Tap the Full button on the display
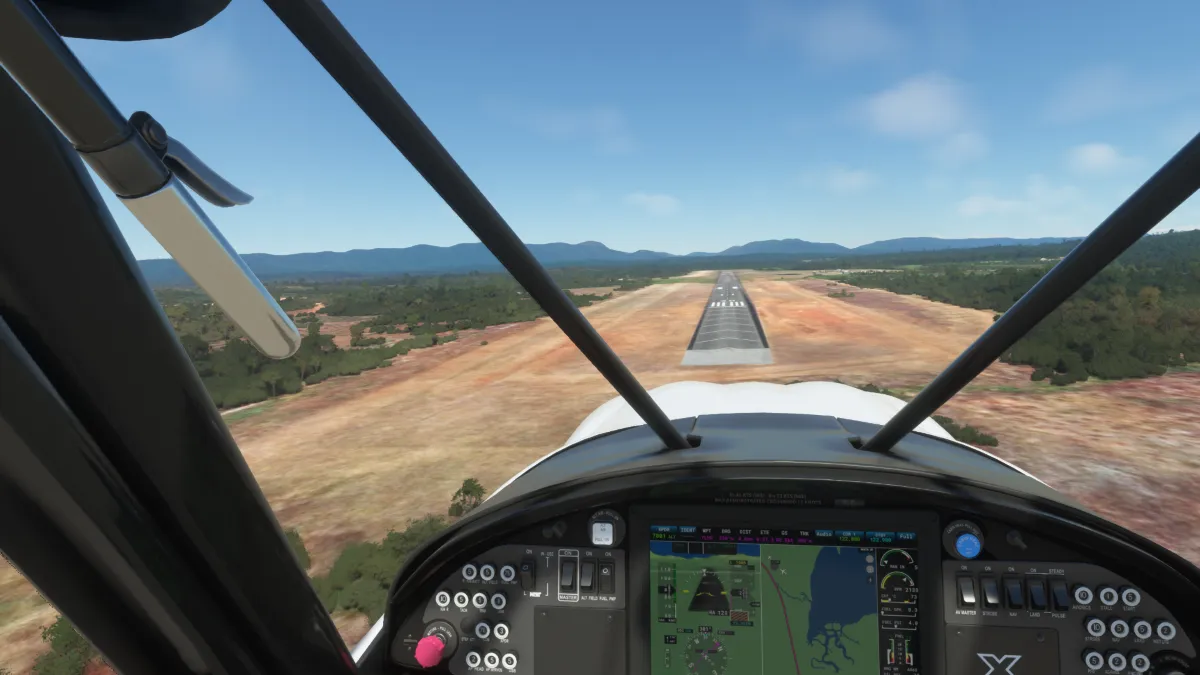 [905, 536]
